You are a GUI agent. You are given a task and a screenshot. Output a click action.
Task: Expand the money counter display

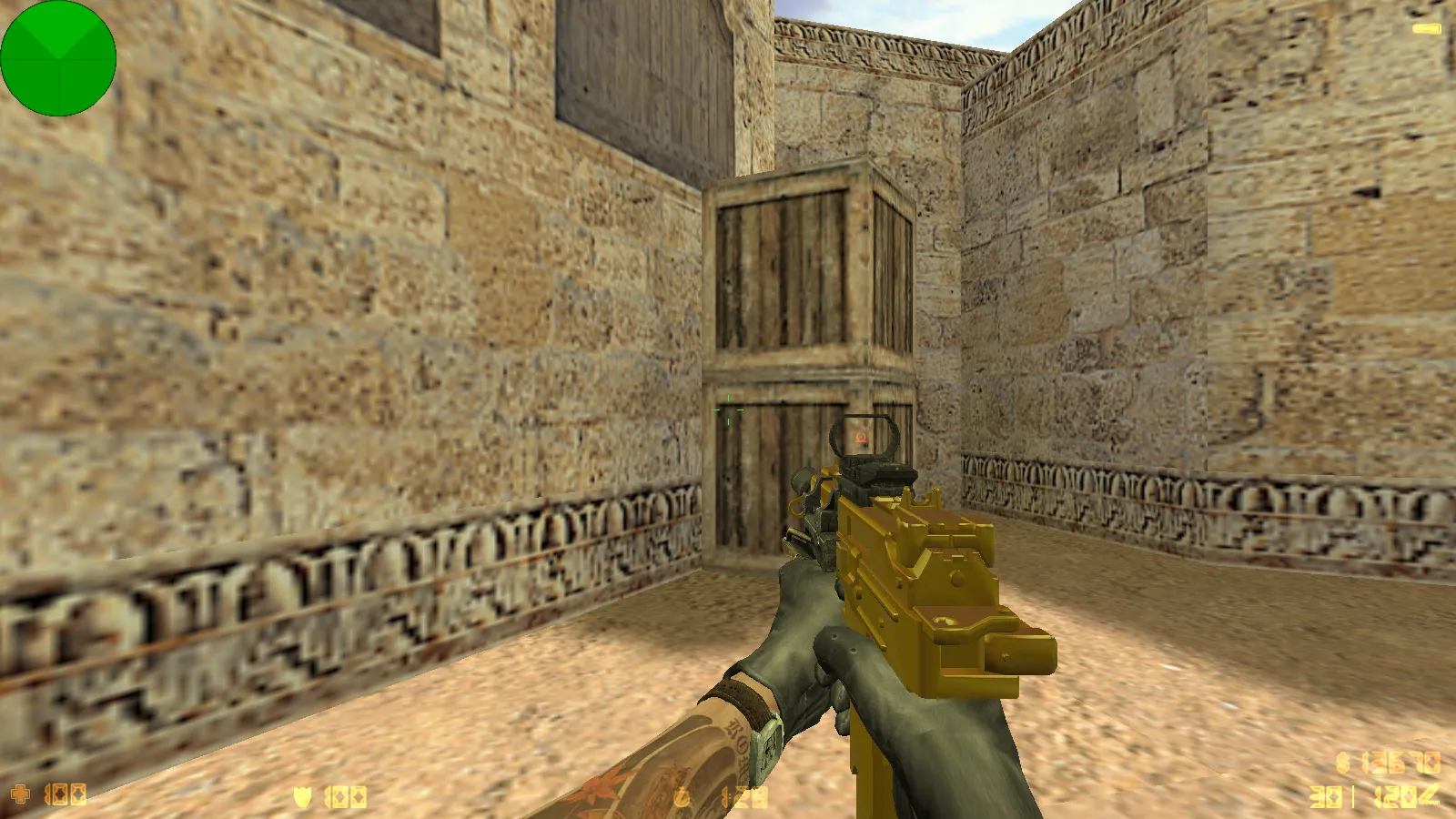pos(1400,764)
